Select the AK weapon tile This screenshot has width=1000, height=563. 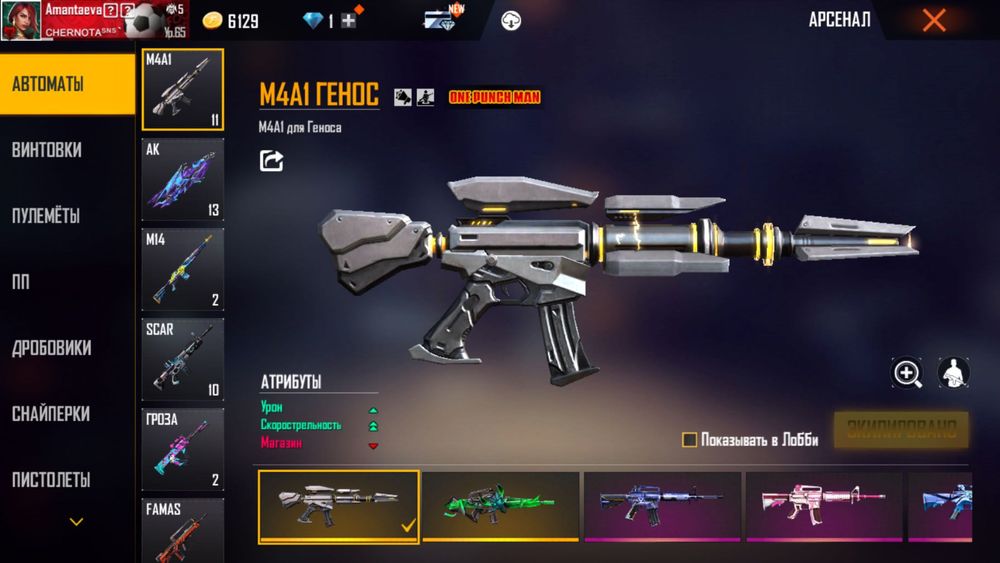[182, 180]
